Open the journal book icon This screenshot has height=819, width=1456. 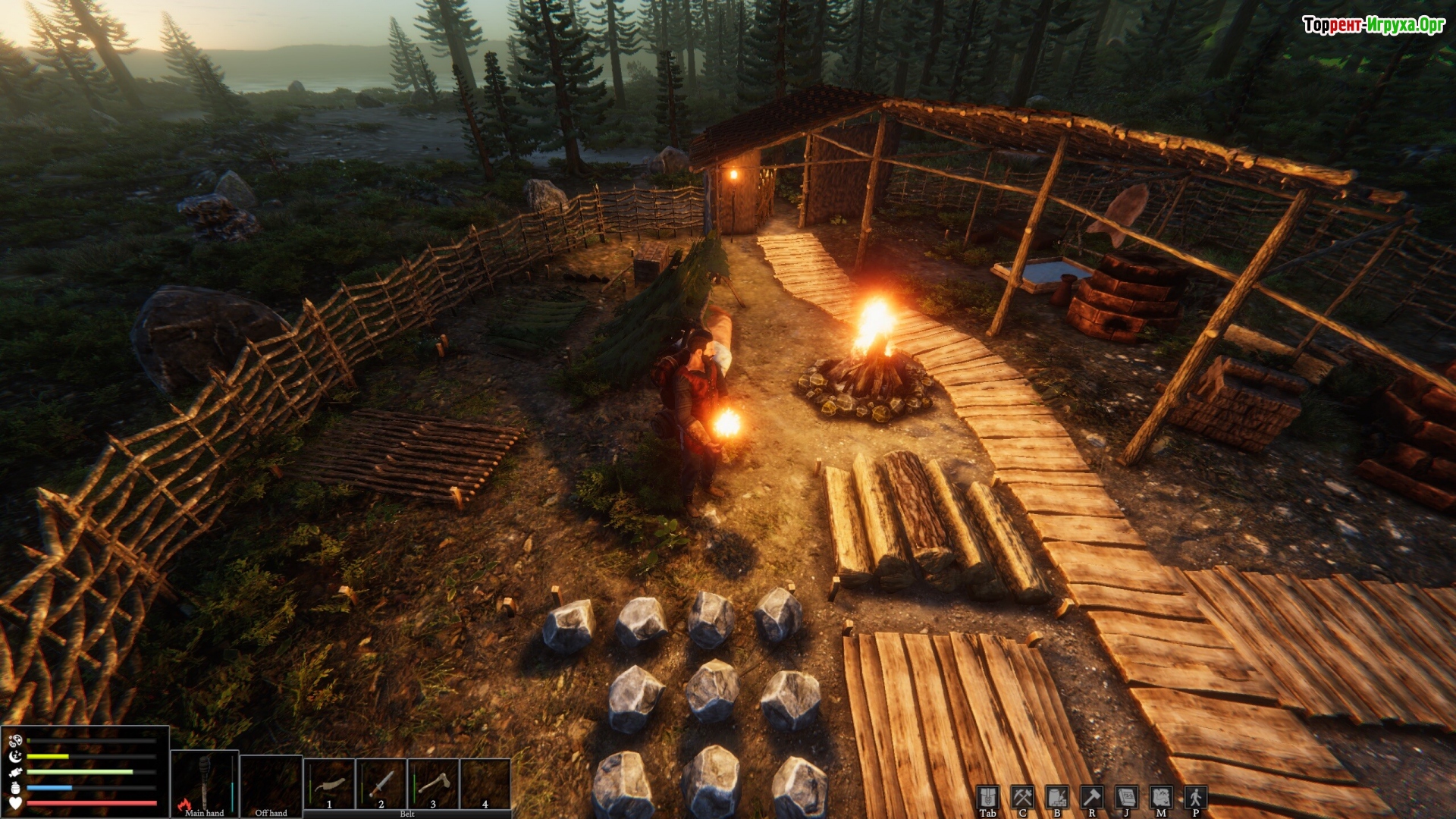pos(1126,798)
